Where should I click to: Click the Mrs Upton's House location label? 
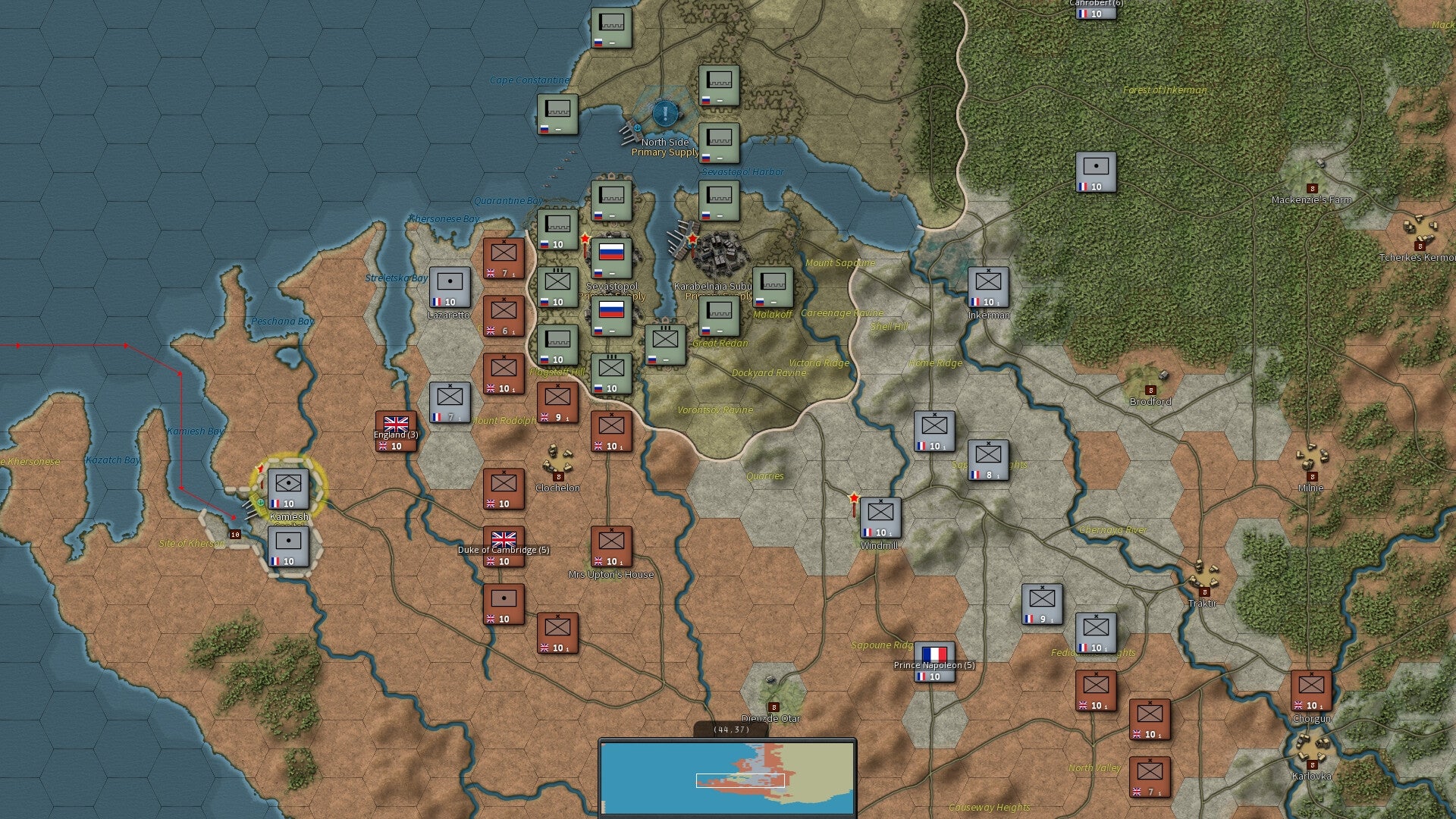tap(611, 575)
